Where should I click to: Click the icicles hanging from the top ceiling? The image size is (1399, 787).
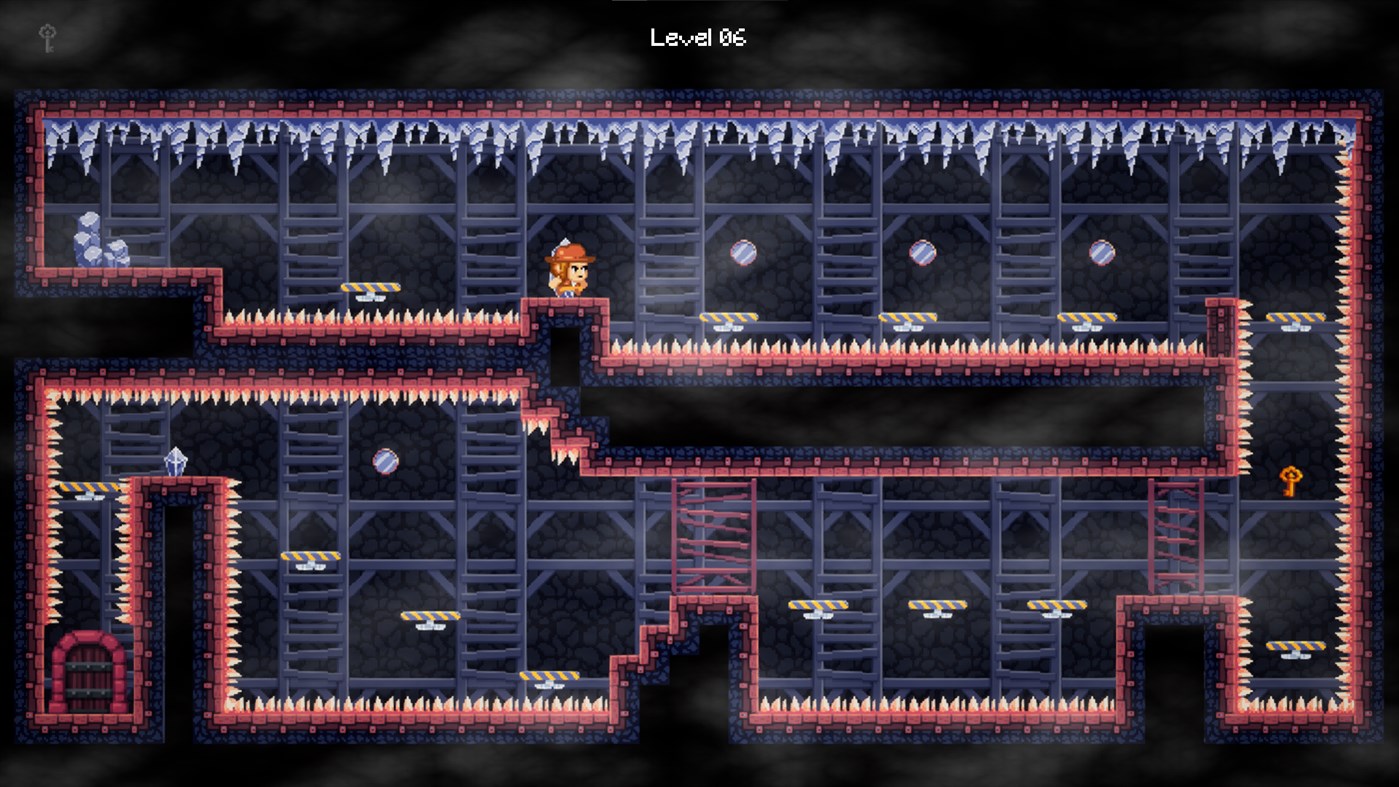click(x=700, y=135)
